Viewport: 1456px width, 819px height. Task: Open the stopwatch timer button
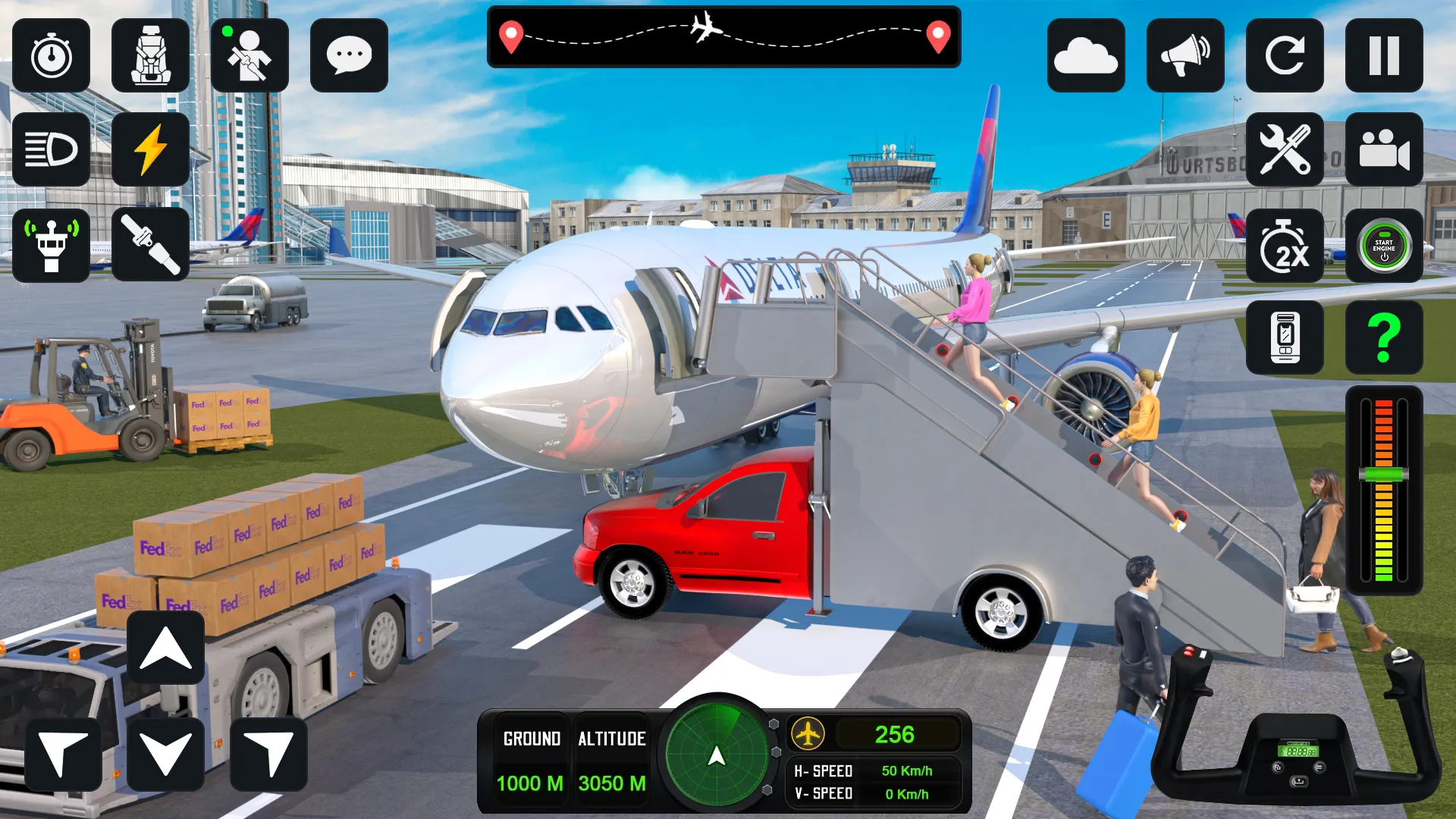pos(52,56)
